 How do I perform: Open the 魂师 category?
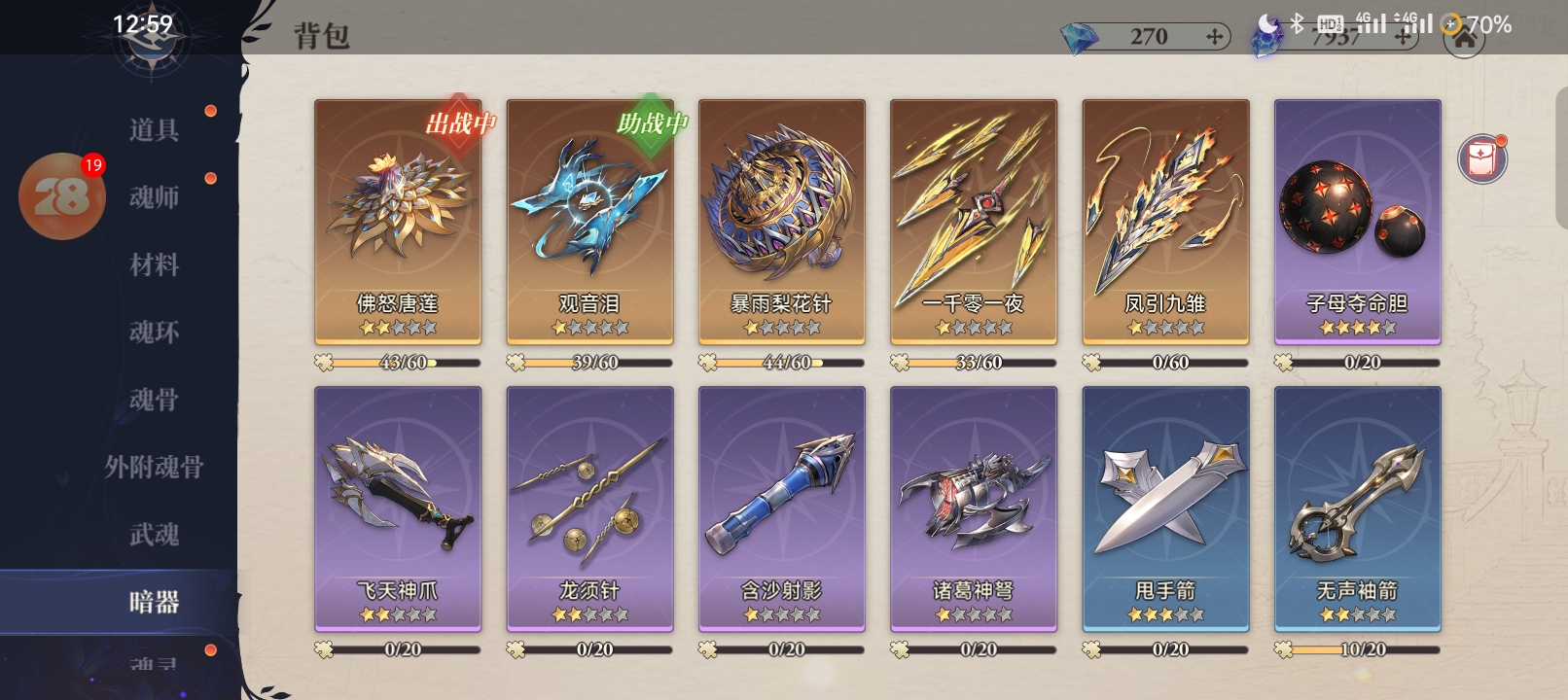tap(154, 197)
